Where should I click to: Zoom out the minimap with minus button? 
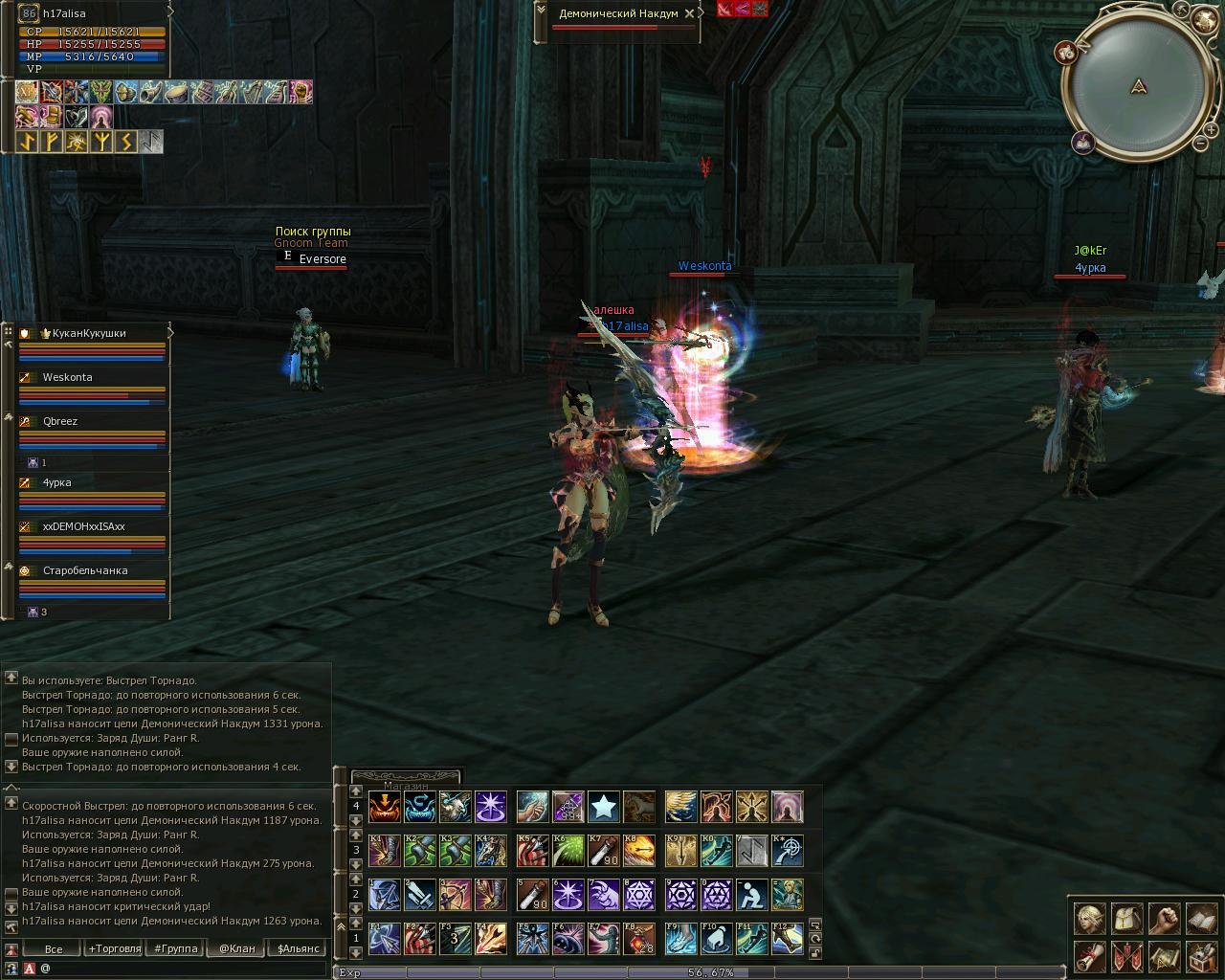pos(1199,144)
